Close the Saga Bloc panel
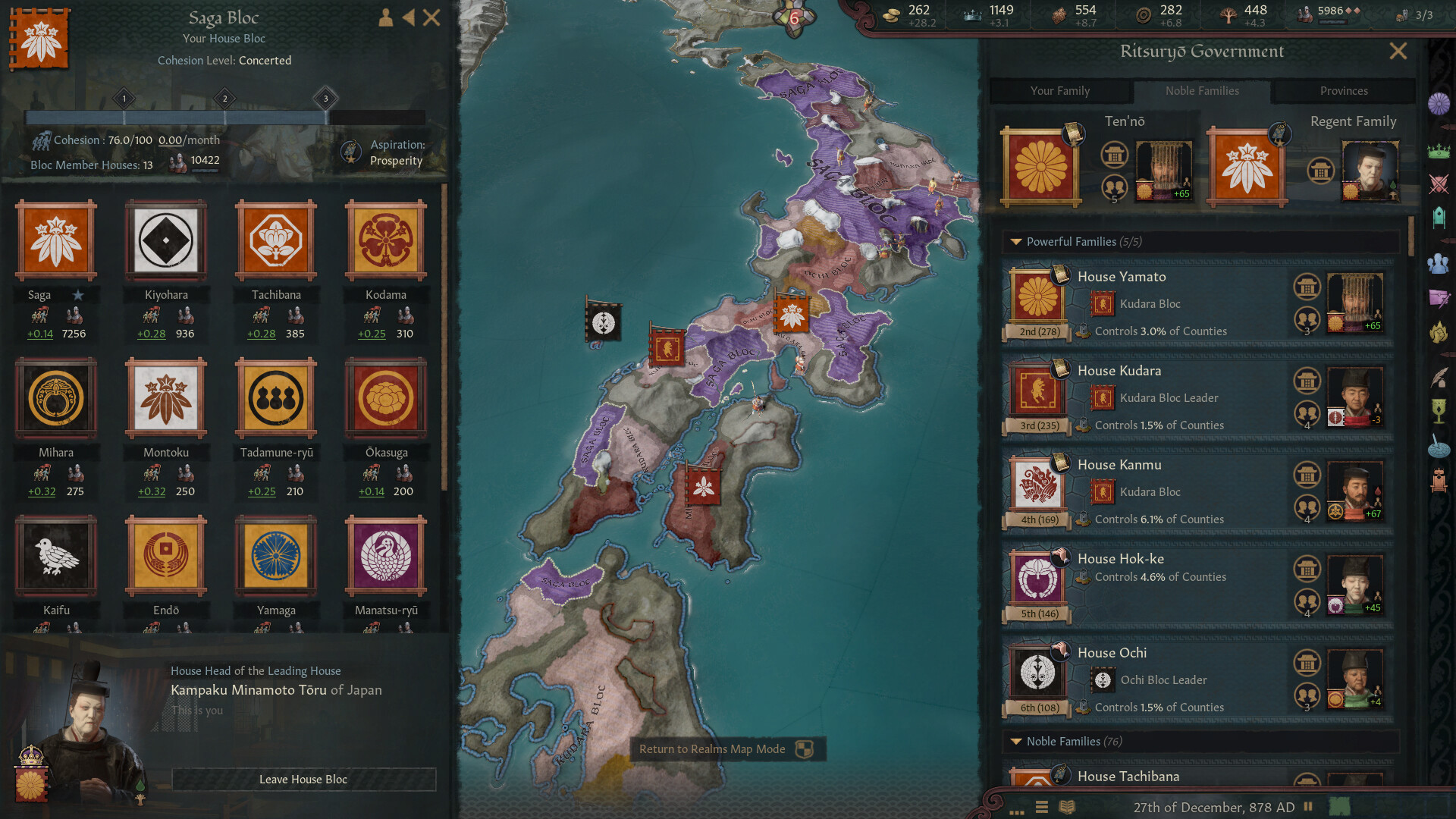Screen dimensions: 1456x819 [x=431, y=17]
